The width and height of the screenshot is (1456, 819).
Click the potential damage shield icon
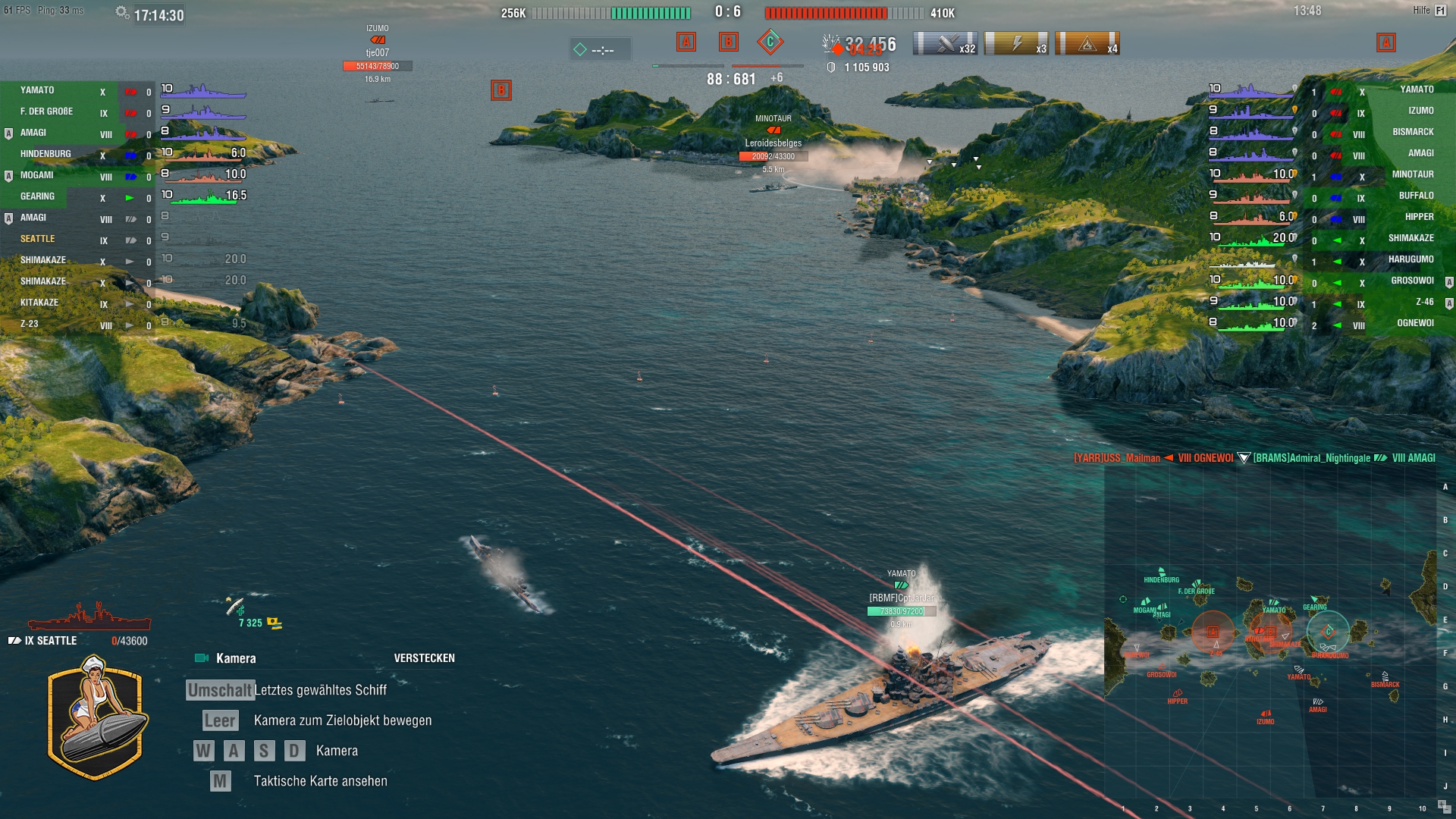coord(830,67)
